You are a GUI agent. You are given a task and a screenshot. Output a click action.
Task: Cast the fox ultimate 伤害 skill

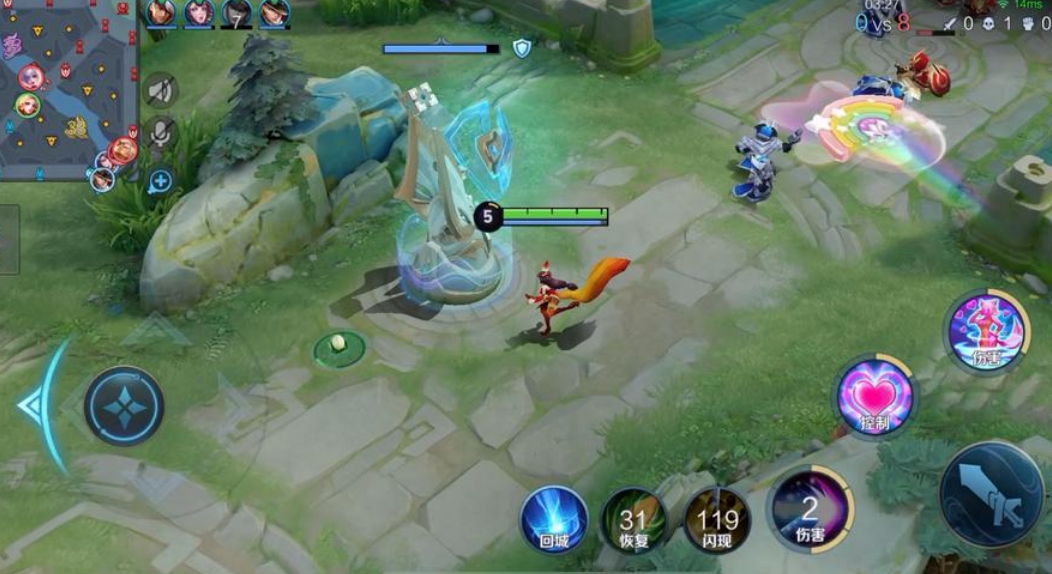(x=987, y=332)
